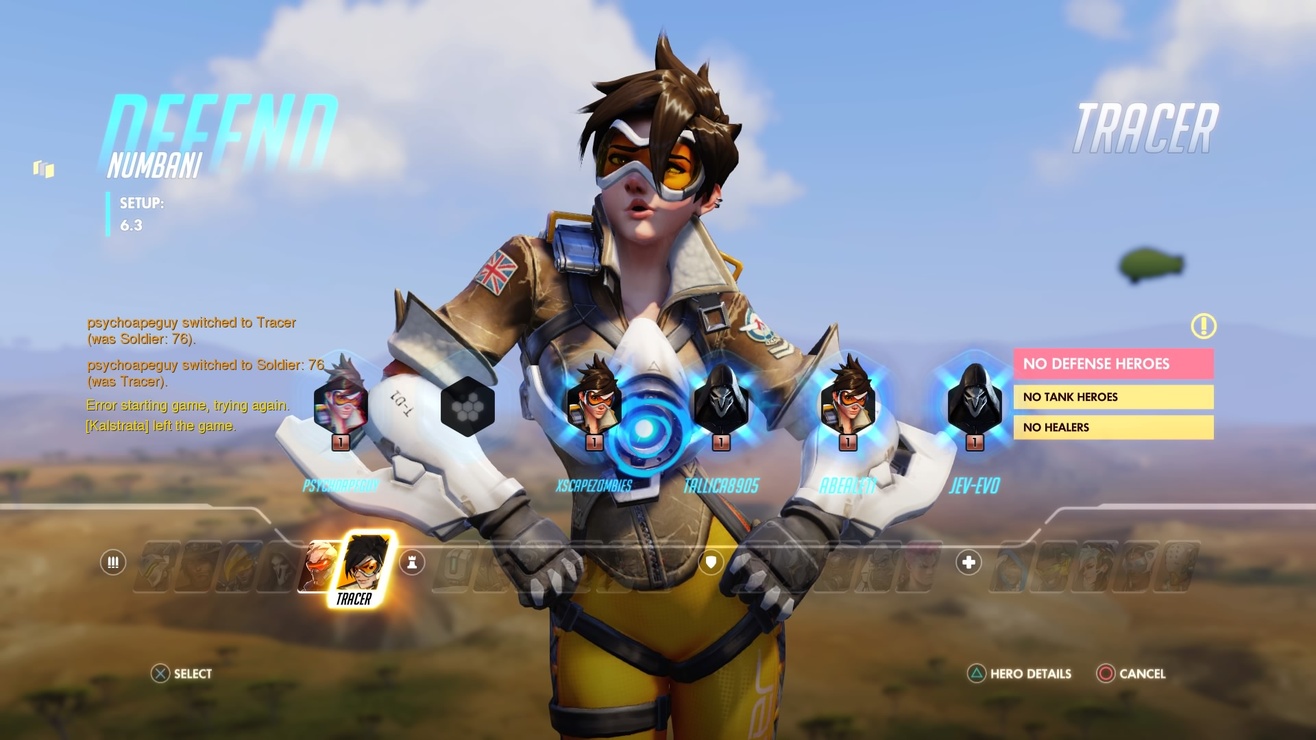Screen dimensions: 1316x740
Task: Click the yellow exclamation alert icon
Action: coord(1203,326)
